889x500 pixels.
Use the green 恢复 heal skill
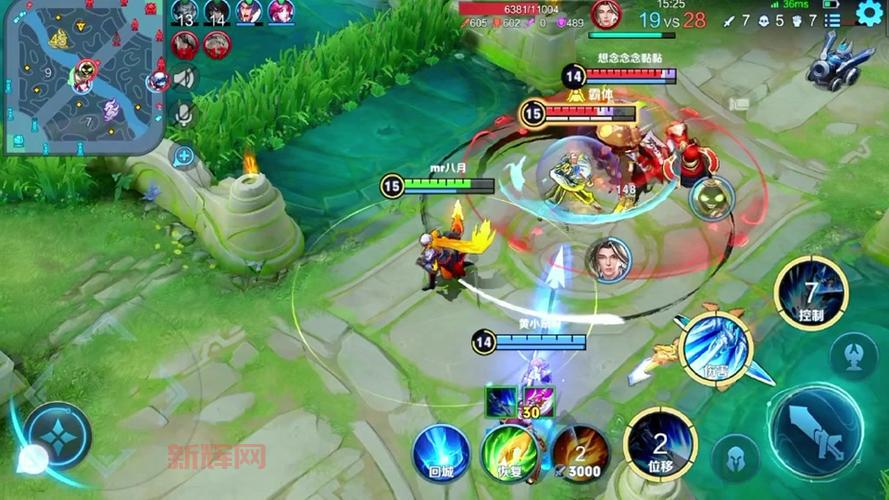(508, 452)
